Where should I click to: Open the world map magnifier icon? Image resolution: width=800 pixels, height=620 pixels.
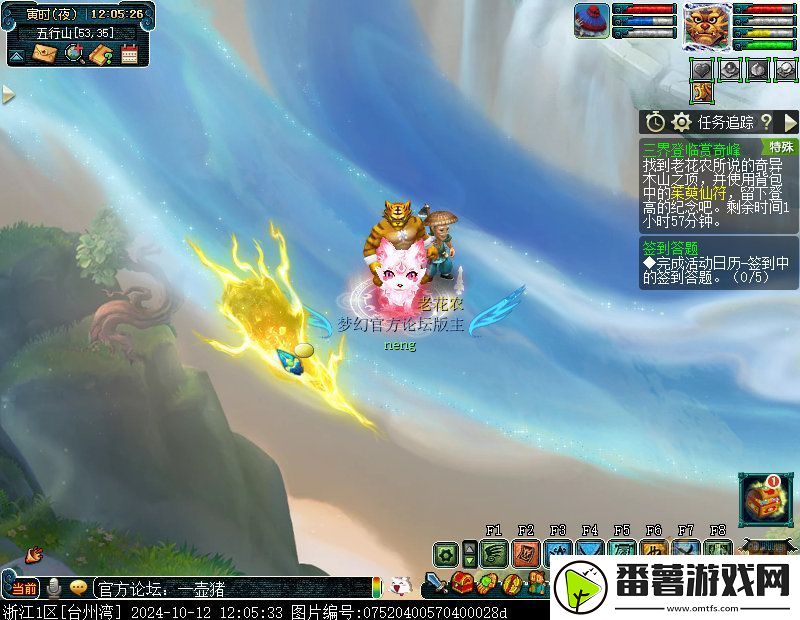(73, 54)
